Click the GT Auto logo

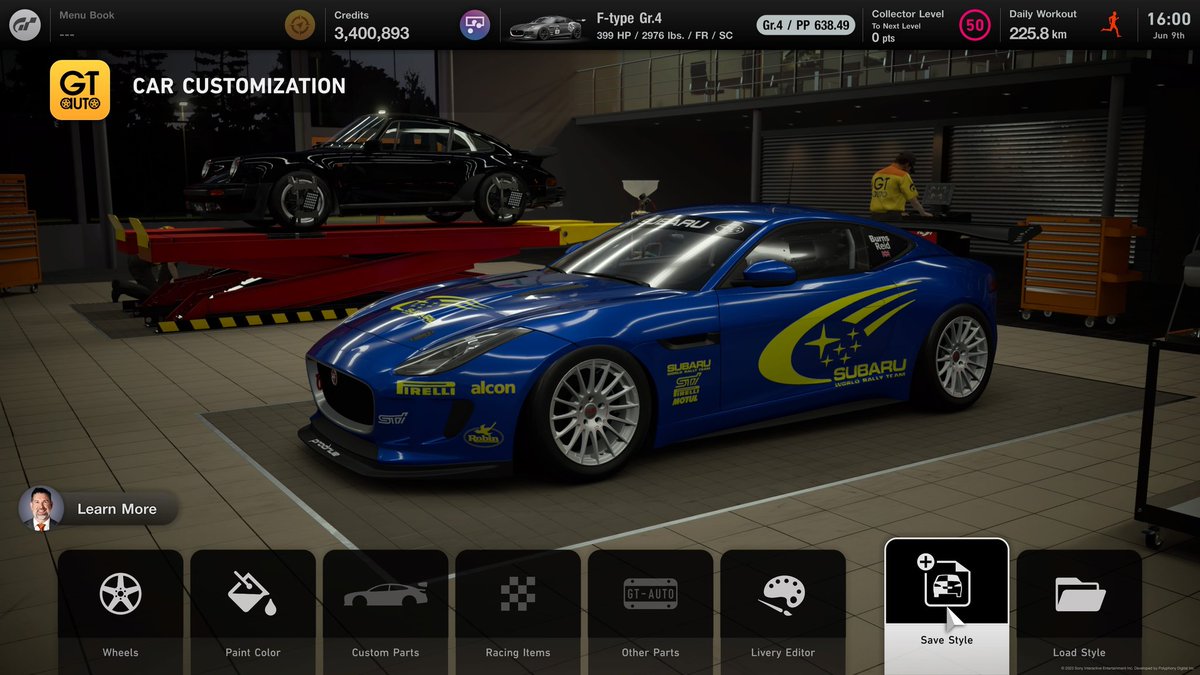coord(80,90)
